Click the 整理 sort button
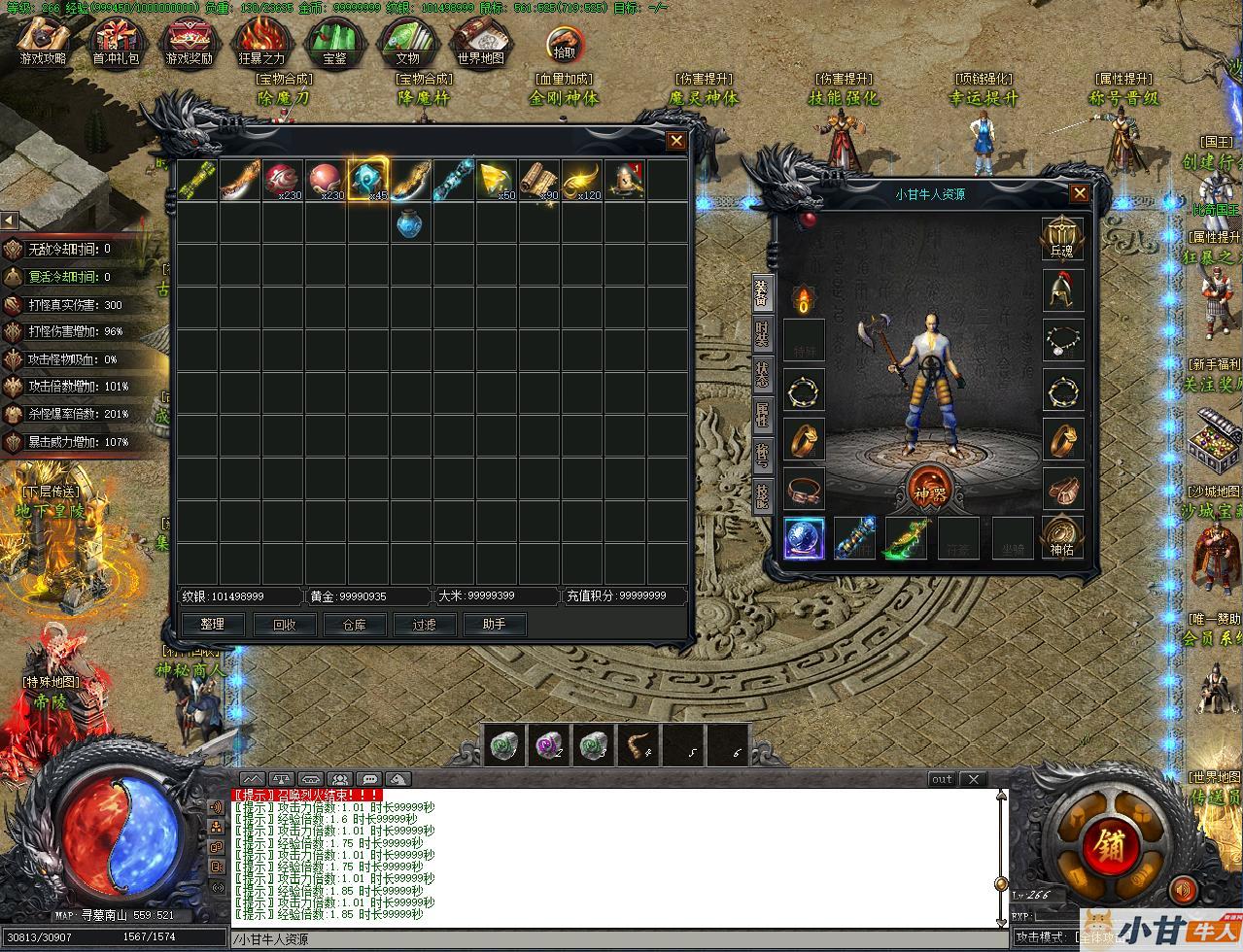This screenshot has height=952, width=1243. [212, 625]
